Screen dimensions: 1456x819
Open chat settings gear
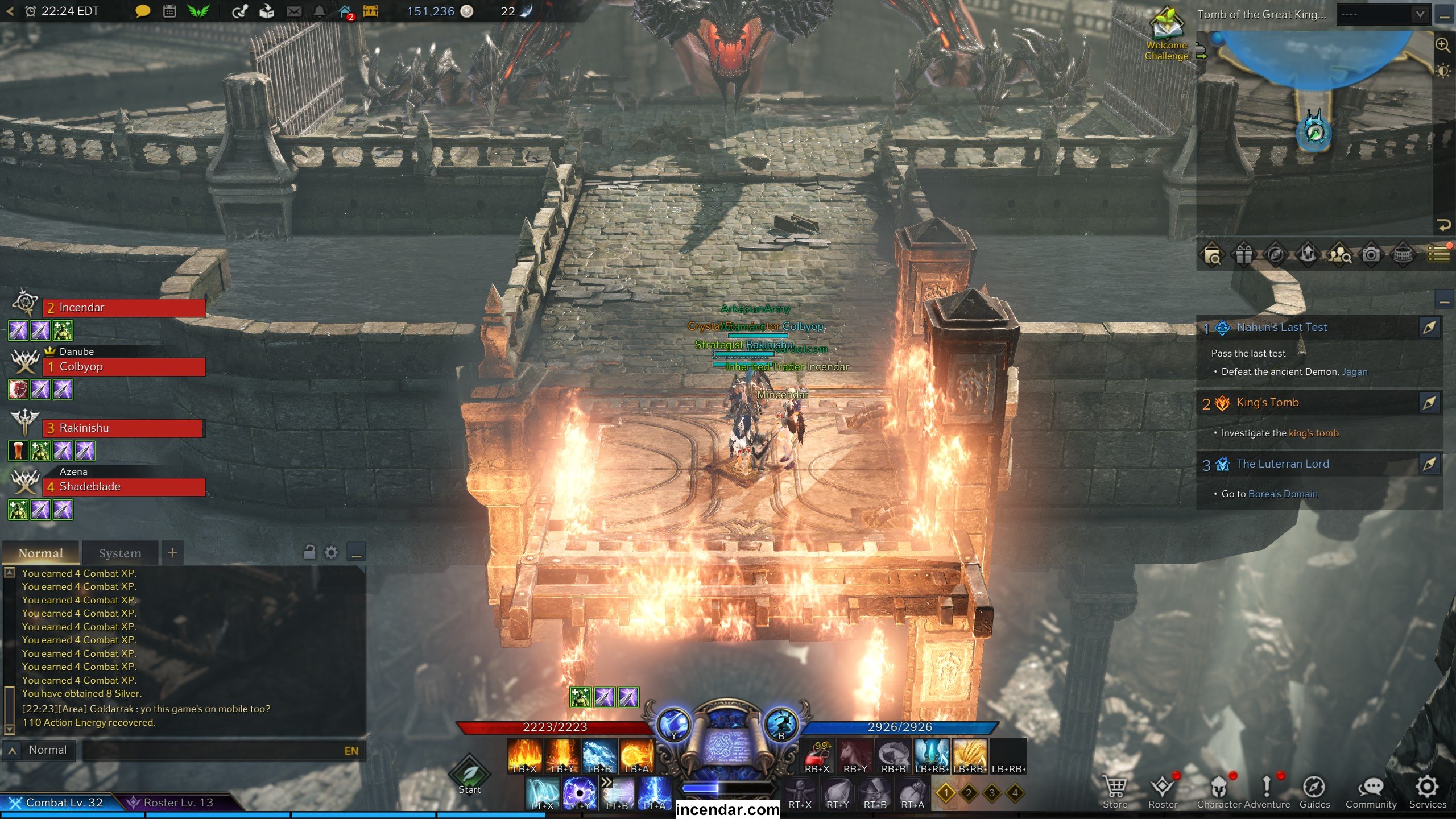click(x=331, y=552)
